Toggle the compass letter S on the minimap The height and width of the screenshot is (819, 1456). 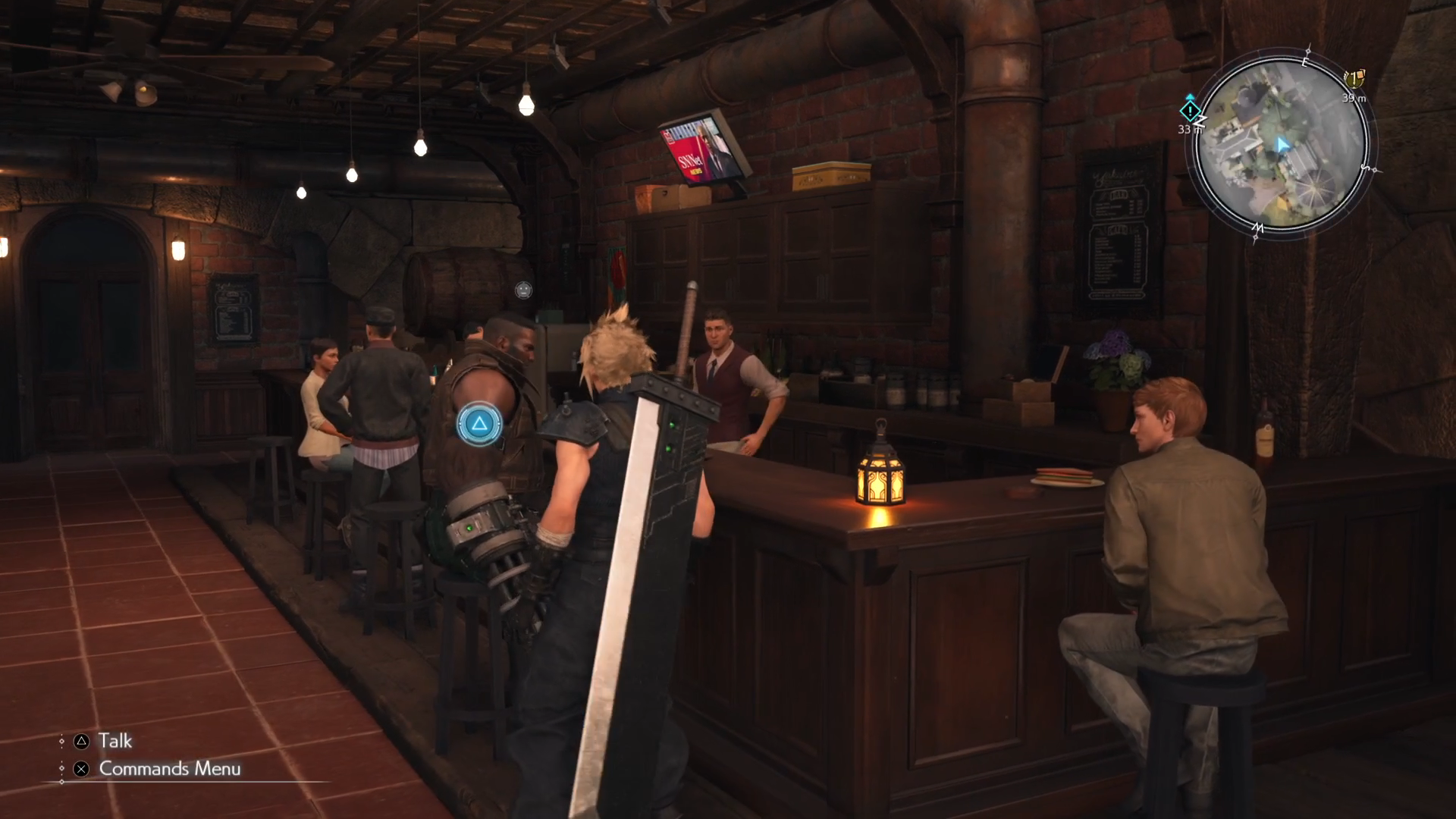point(1366,168)
